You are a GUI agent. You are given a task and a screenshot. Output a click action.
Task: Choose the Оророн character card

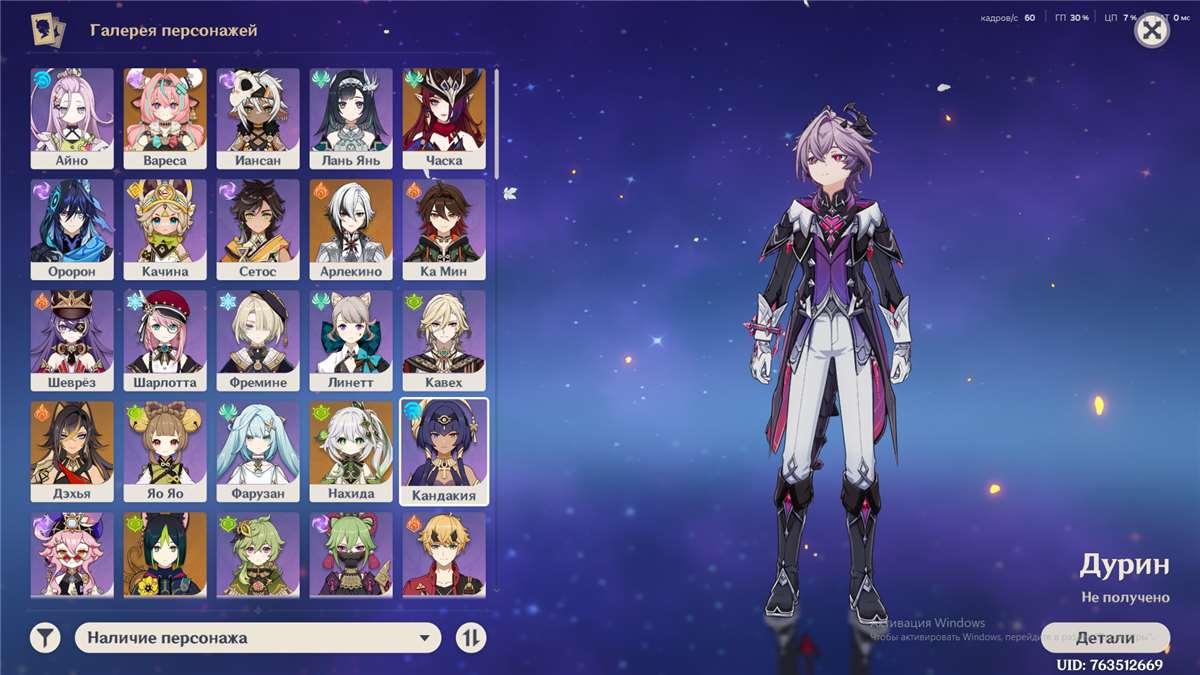(72, 228)
